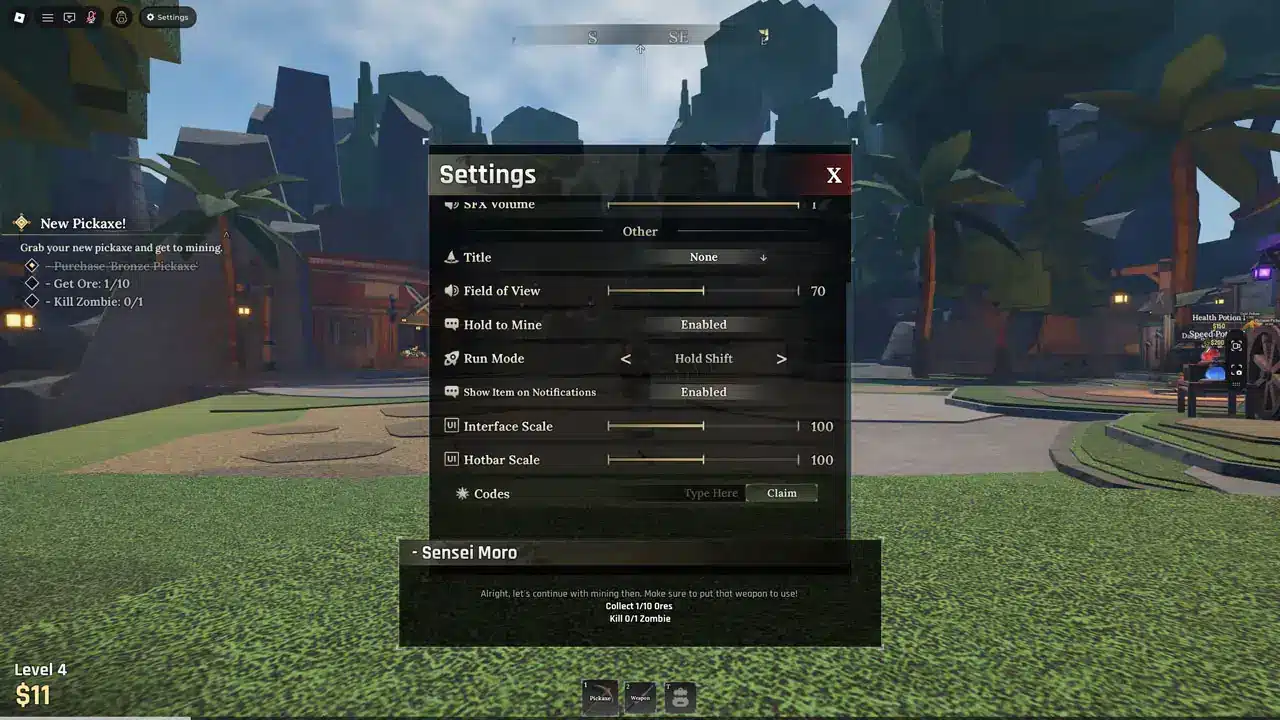Screen dimensions: 1280x720
Task: Click the Roblox logo in top-left corner
Action: (18, 16)
